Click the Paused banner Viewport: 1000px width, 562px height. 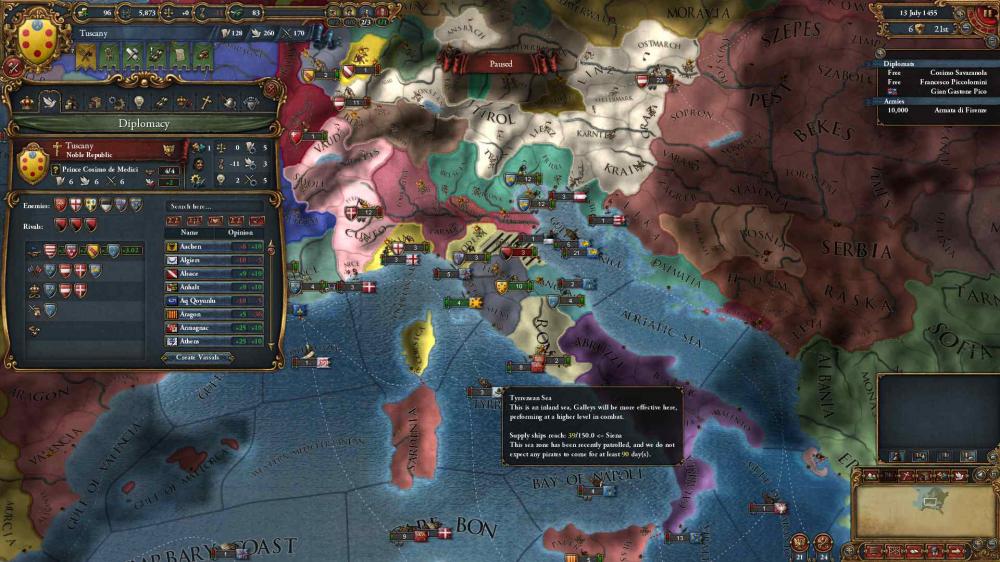(x=501, y=62)
